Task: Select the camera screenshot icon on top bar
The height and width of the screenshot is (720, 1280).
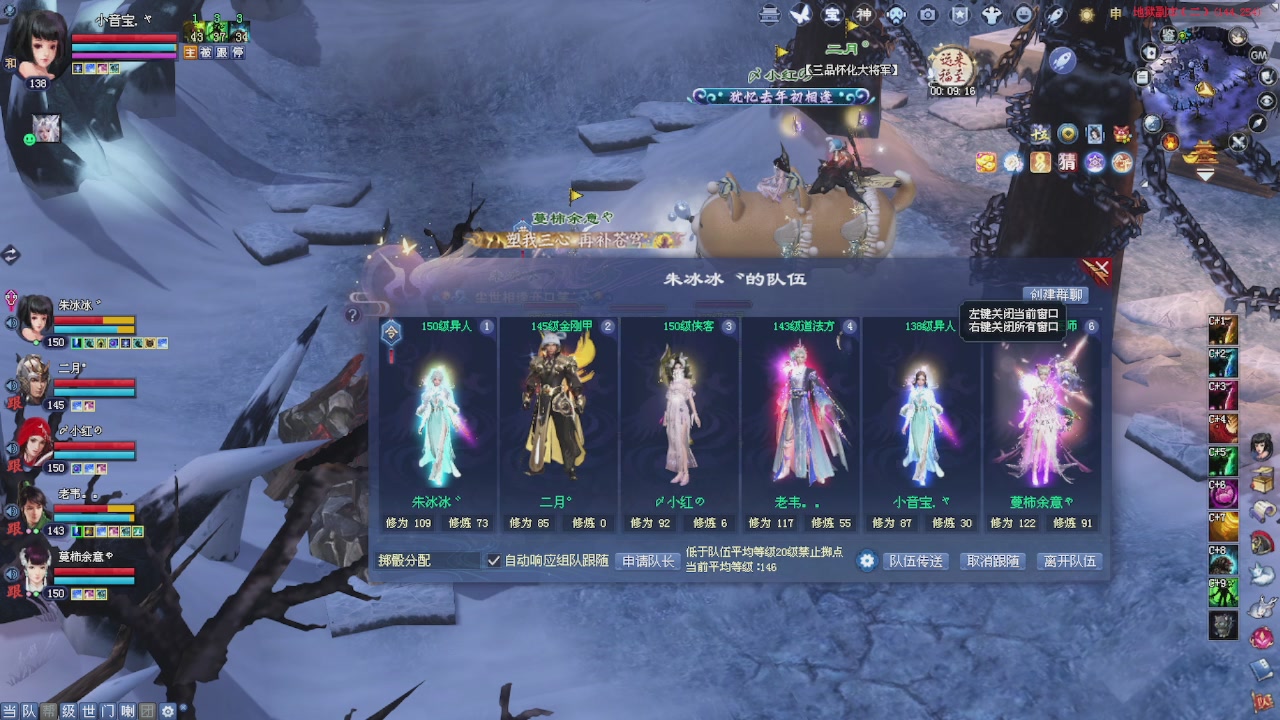Action: [x=928, y=16]
